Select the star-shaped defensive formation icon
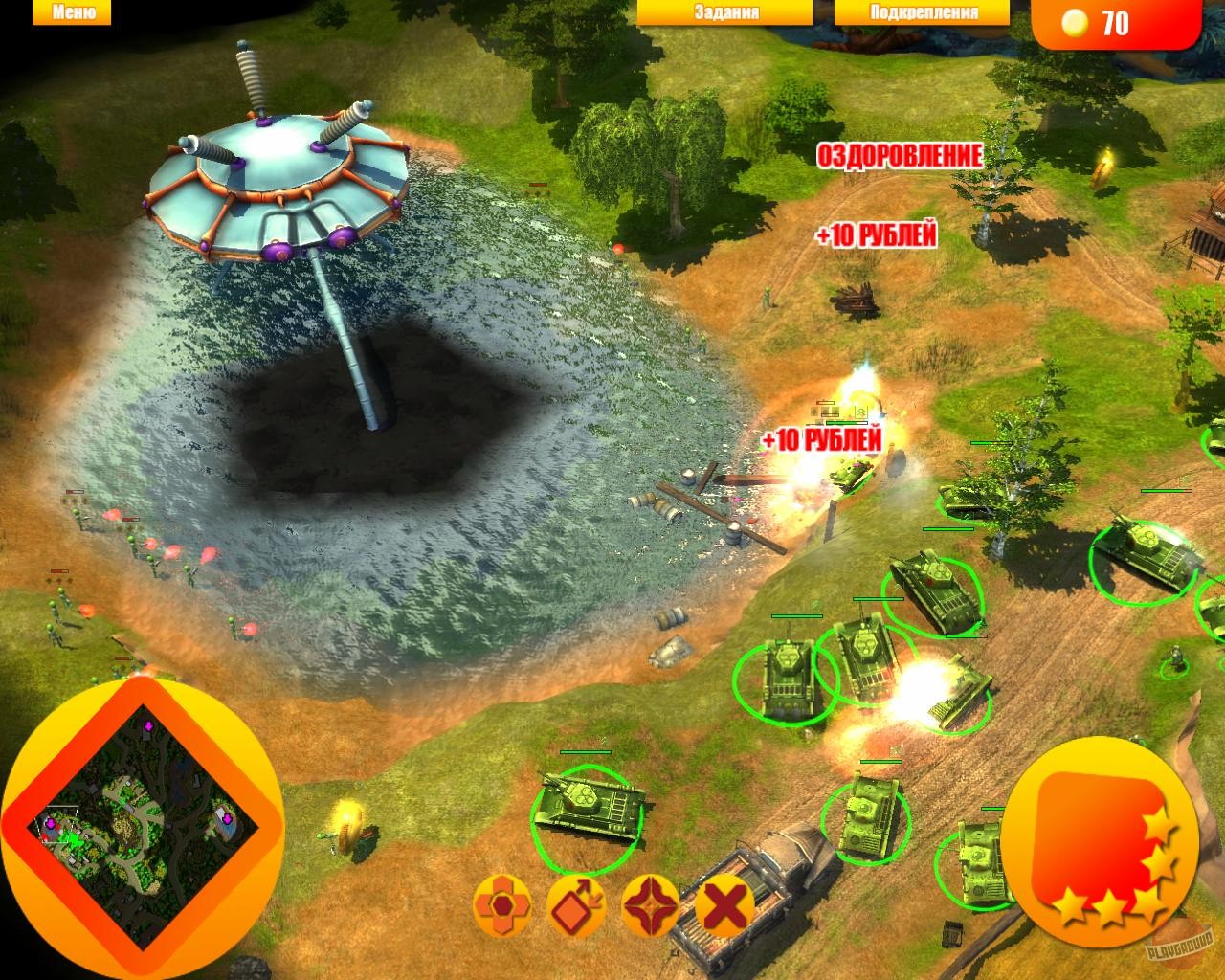Image resolution: width=1225 pixels, height=980 pixels. pyautogui.click(x=649, y=902)
